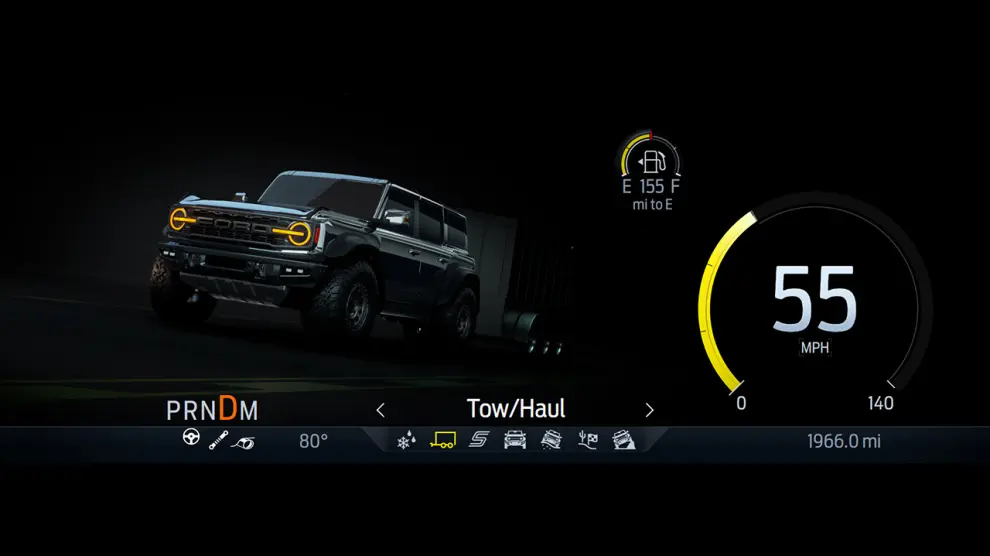
Task: Open the exhaust mode icon
Action: (243, 441)
